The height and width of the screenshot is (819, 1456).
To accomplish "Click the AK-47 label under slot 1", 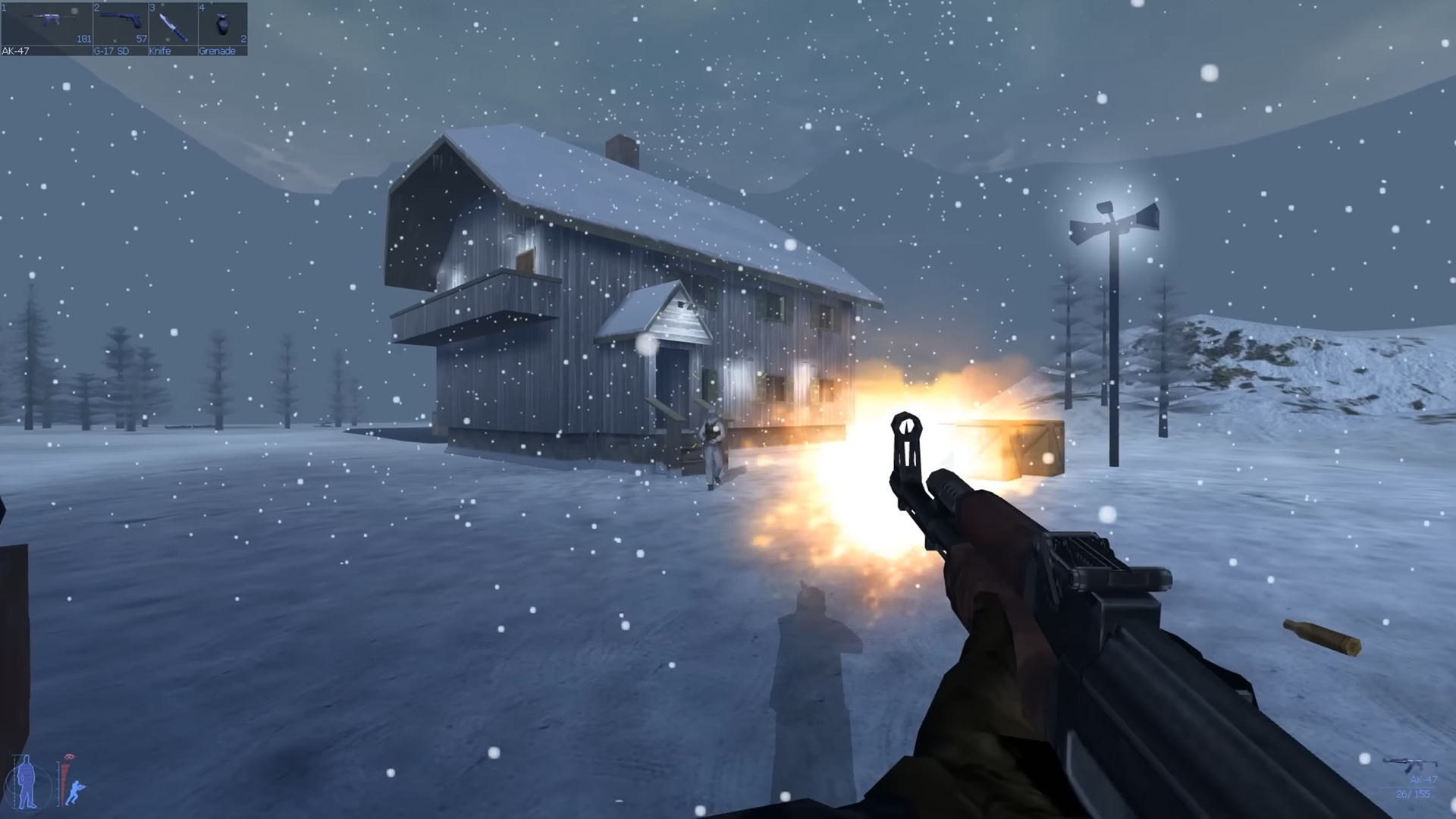I will [15, 51].
